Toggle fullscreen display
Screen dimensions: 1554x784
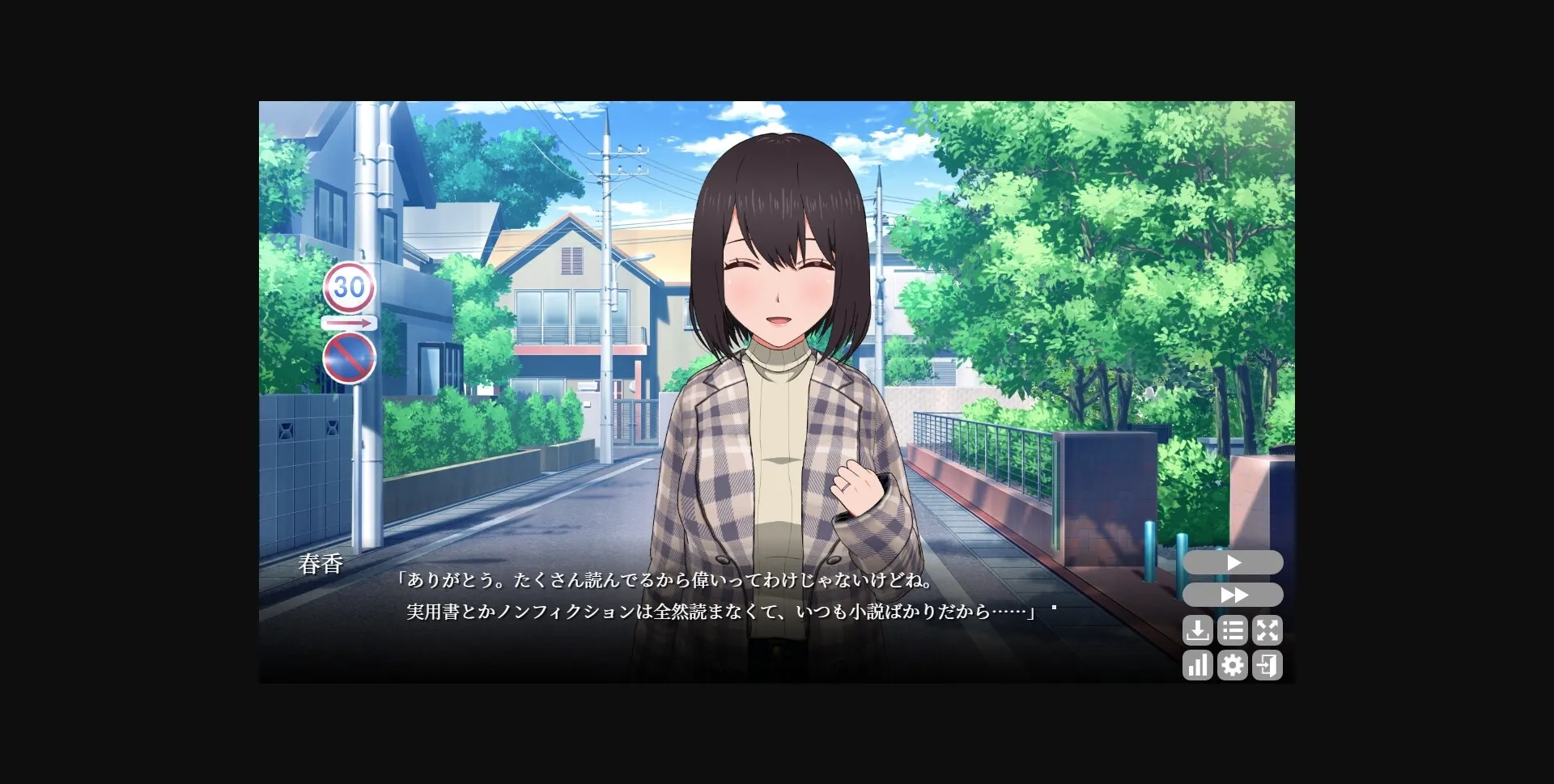[1268, 631]
